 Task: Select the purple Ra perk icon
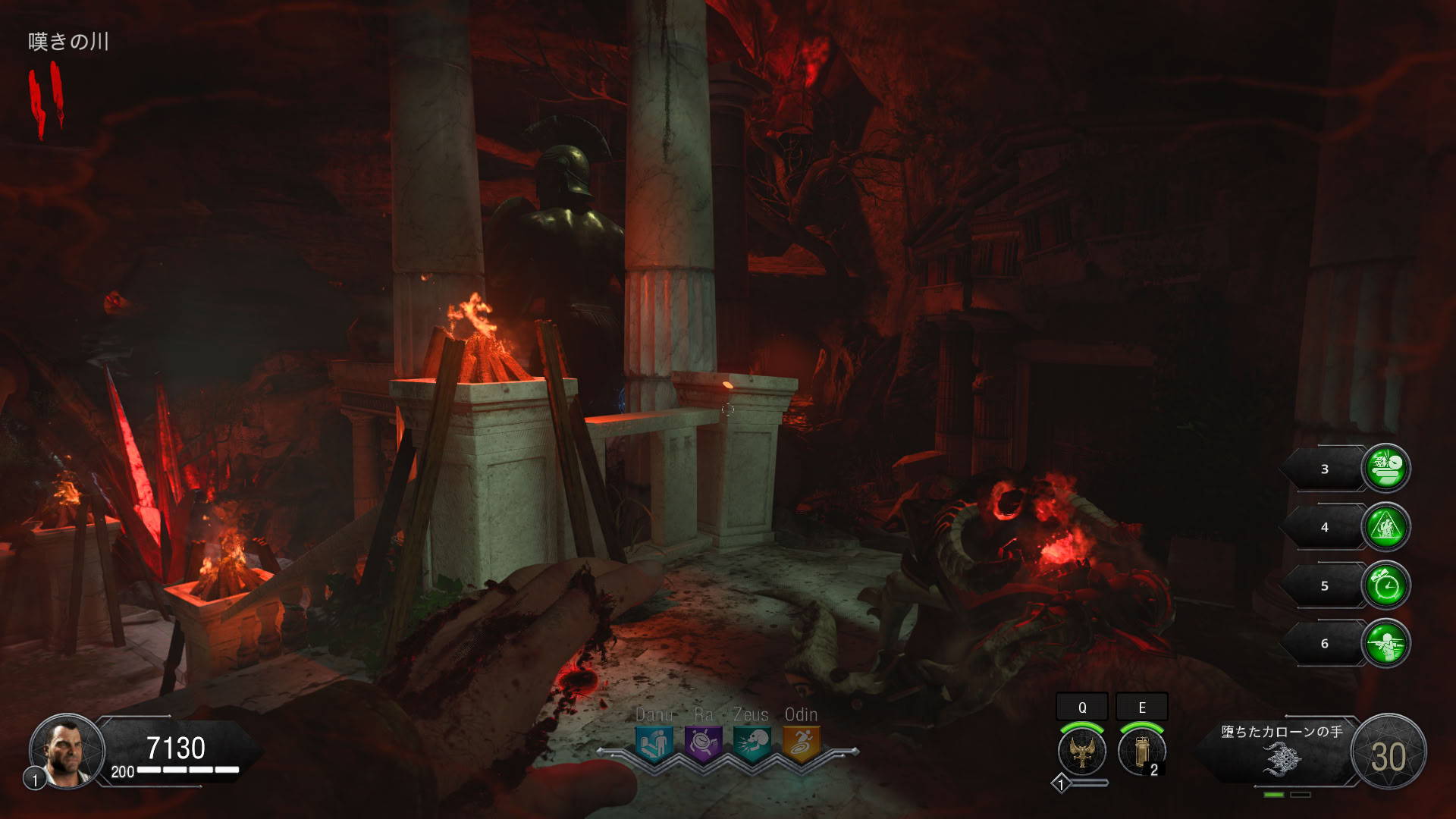click(703, 743)
